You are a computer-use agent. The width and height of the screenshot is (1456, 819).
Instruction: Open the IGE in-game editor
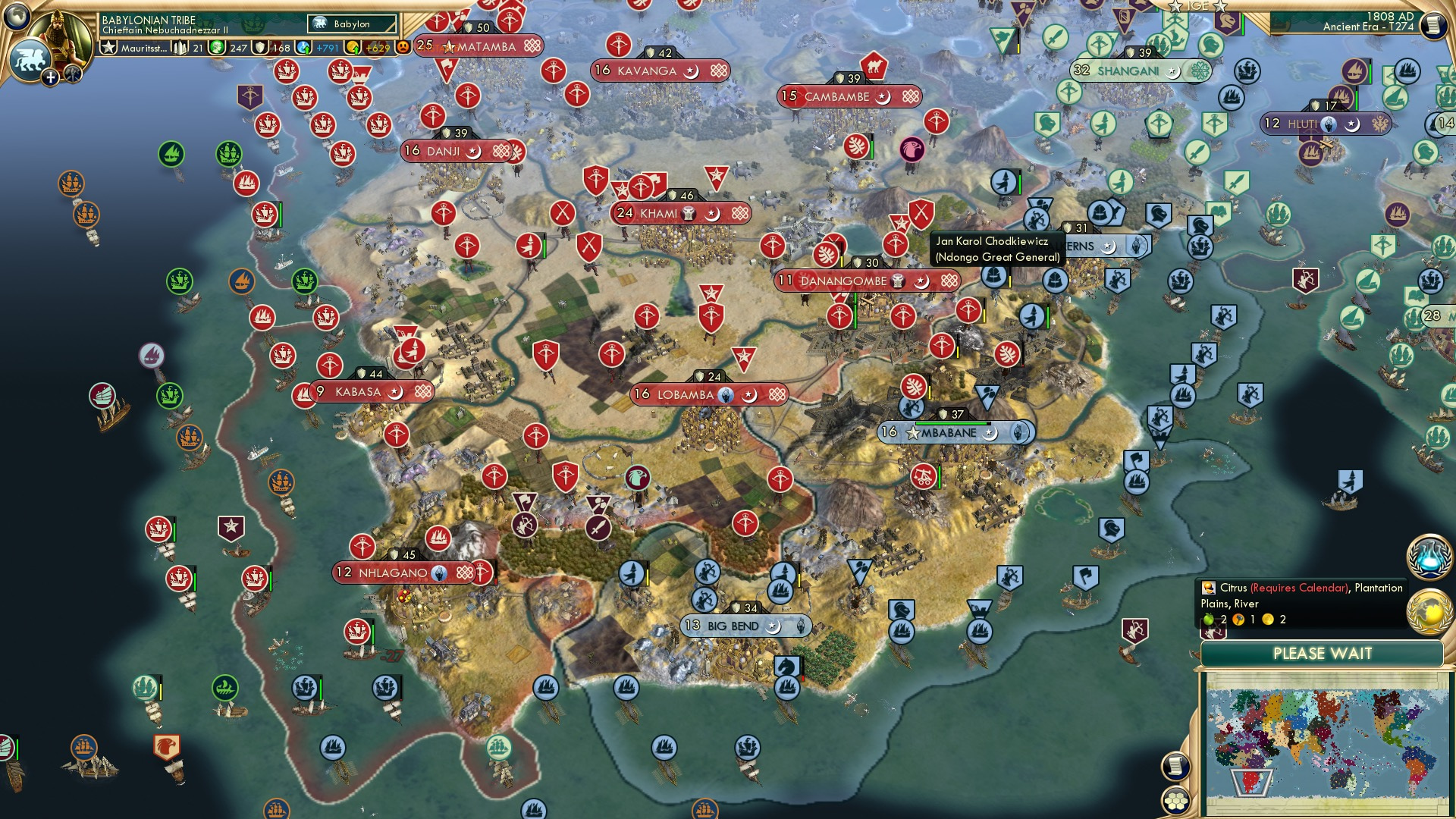point(1198,8)
